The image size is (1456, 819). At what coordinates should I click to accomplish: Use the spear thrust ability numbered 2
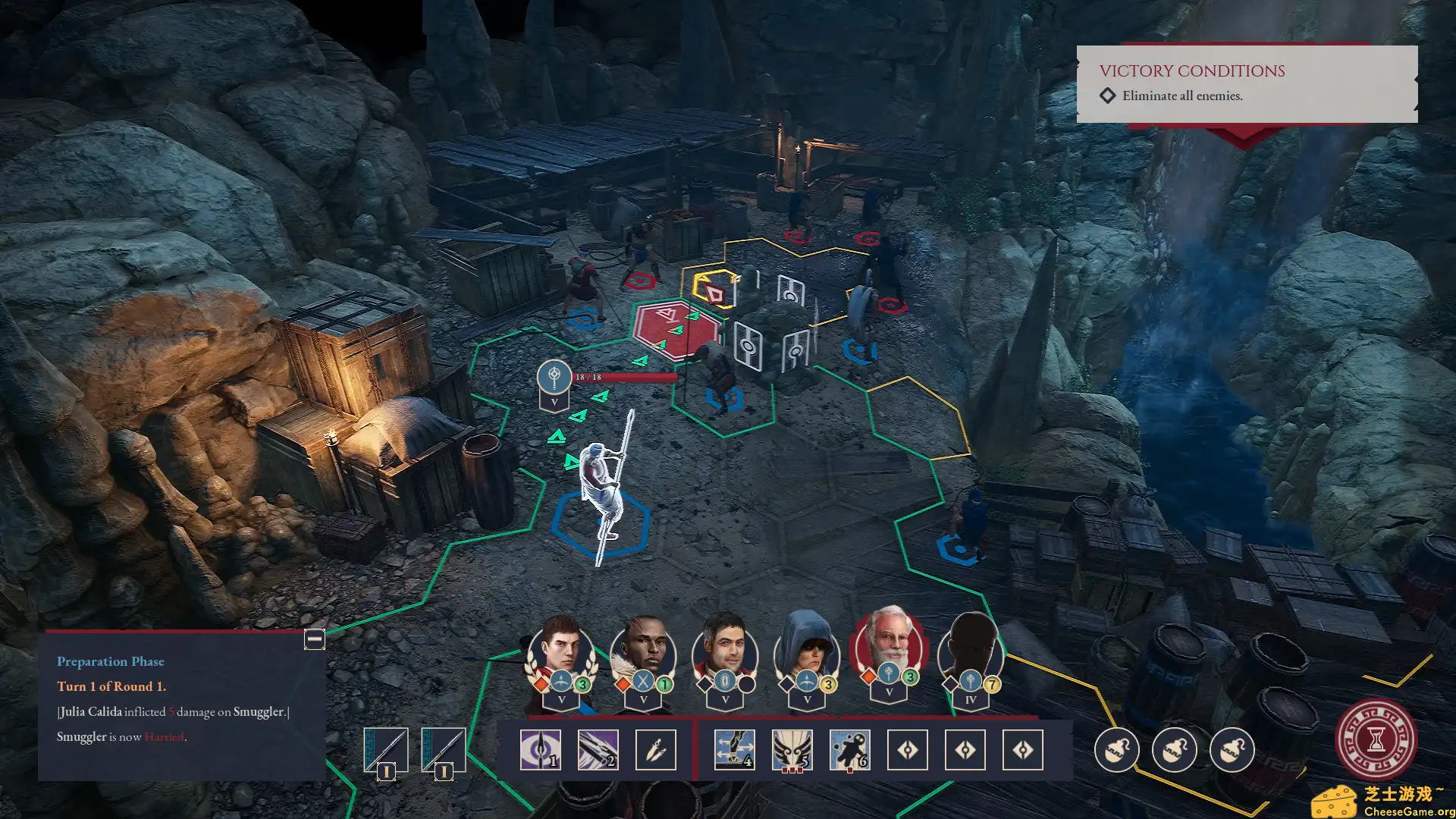click(598, 750)
